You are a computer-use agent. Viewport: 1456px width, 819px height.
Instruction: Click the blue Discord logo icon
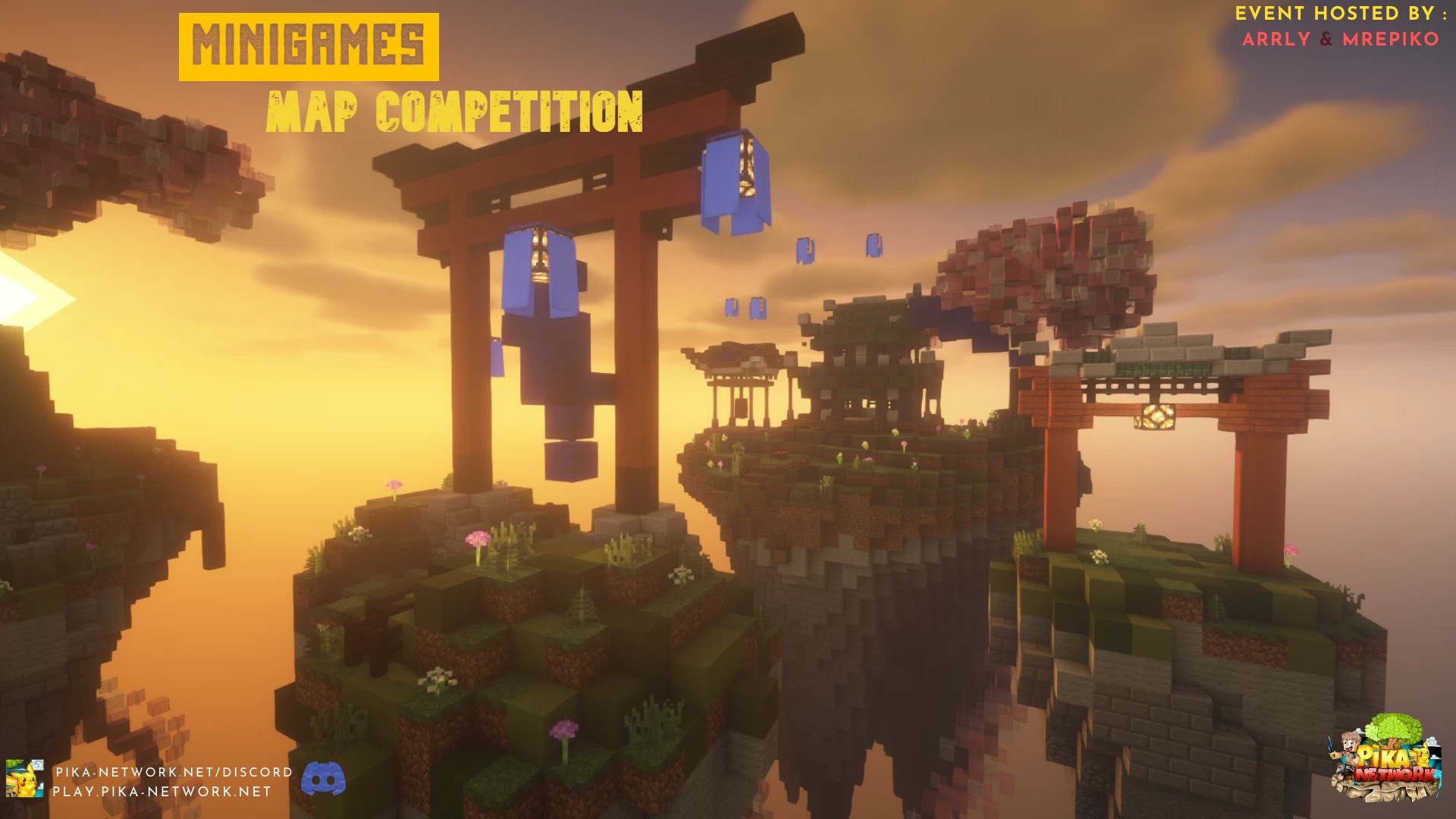(324, 779)
